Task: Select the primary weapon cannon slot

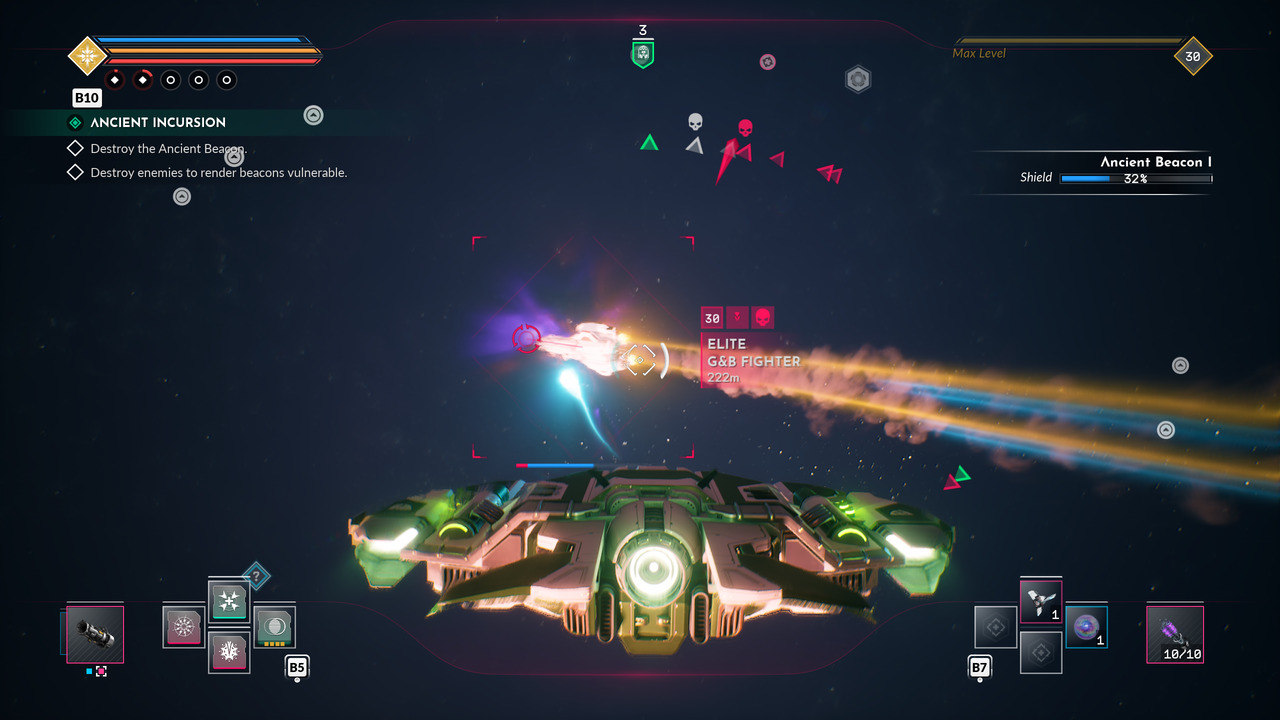Action: coord(95,634)
